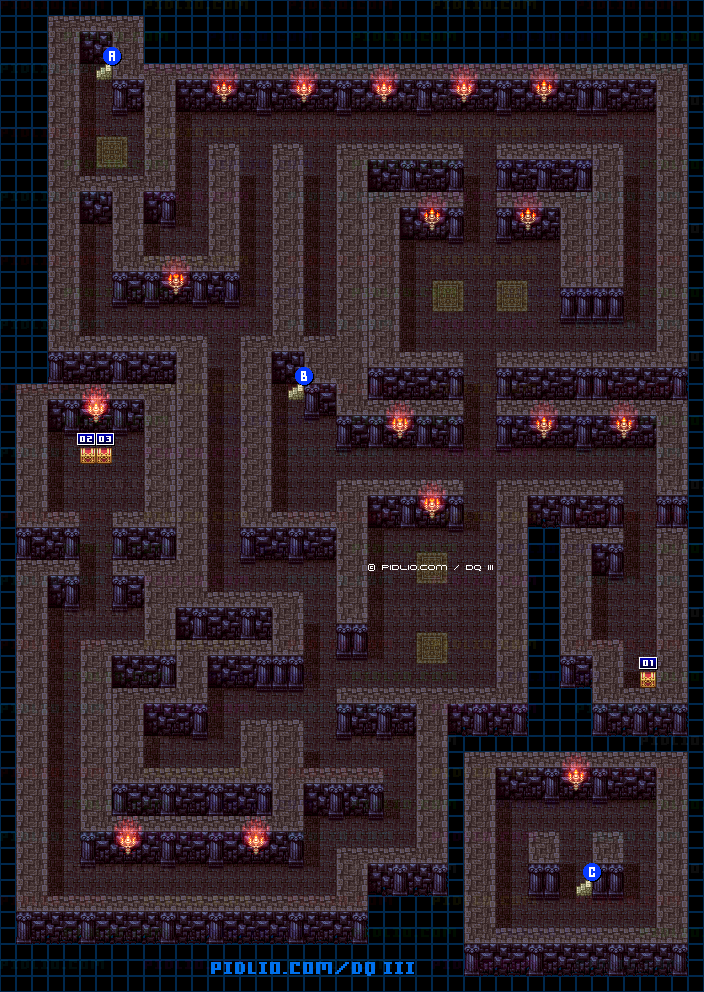Click the treasure chest label 03
The image size is (704, 992).
click(x=104, y=439)
